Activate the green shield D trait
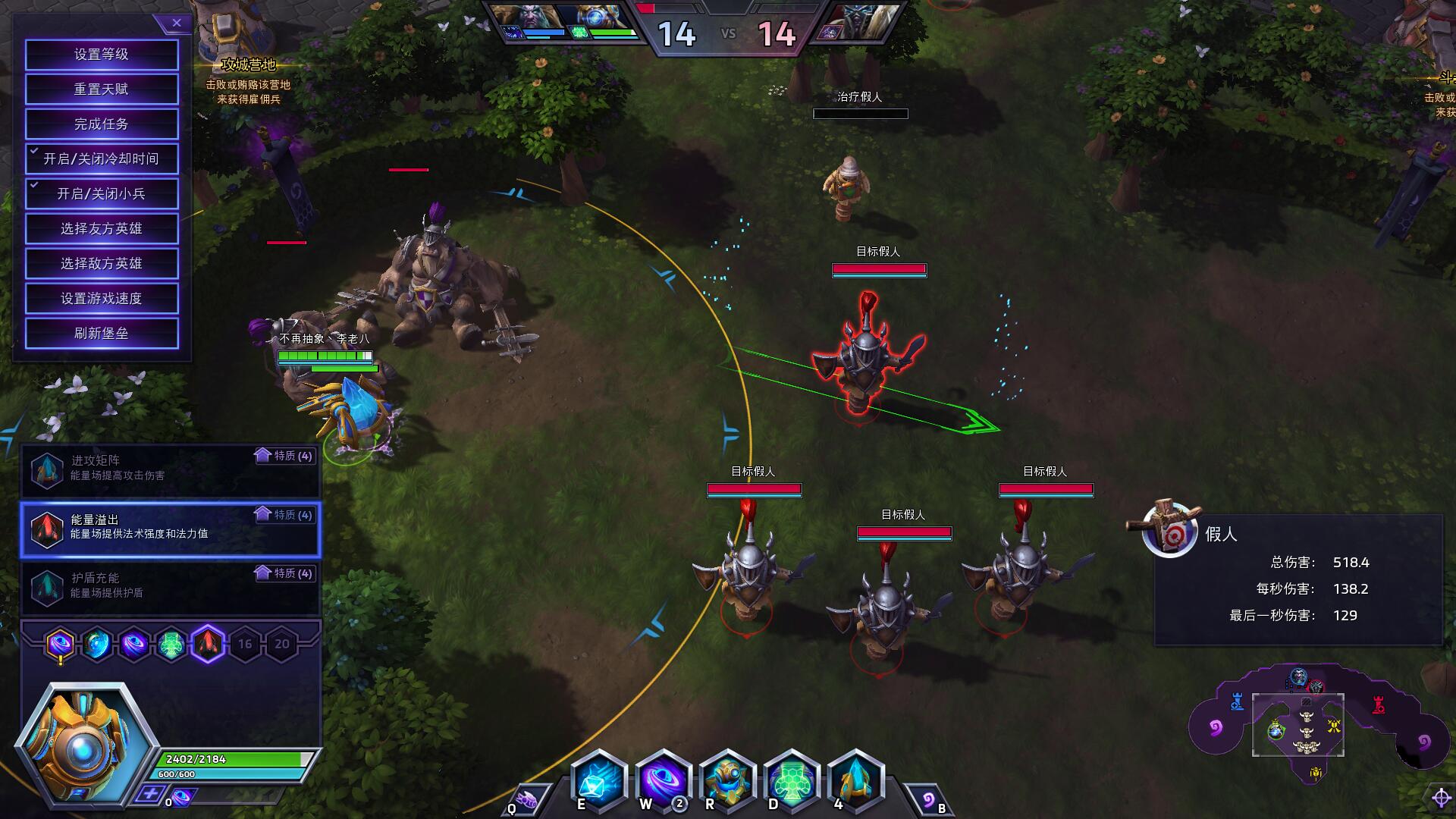This screenshot has width=1456, height=819. (790, 781)
